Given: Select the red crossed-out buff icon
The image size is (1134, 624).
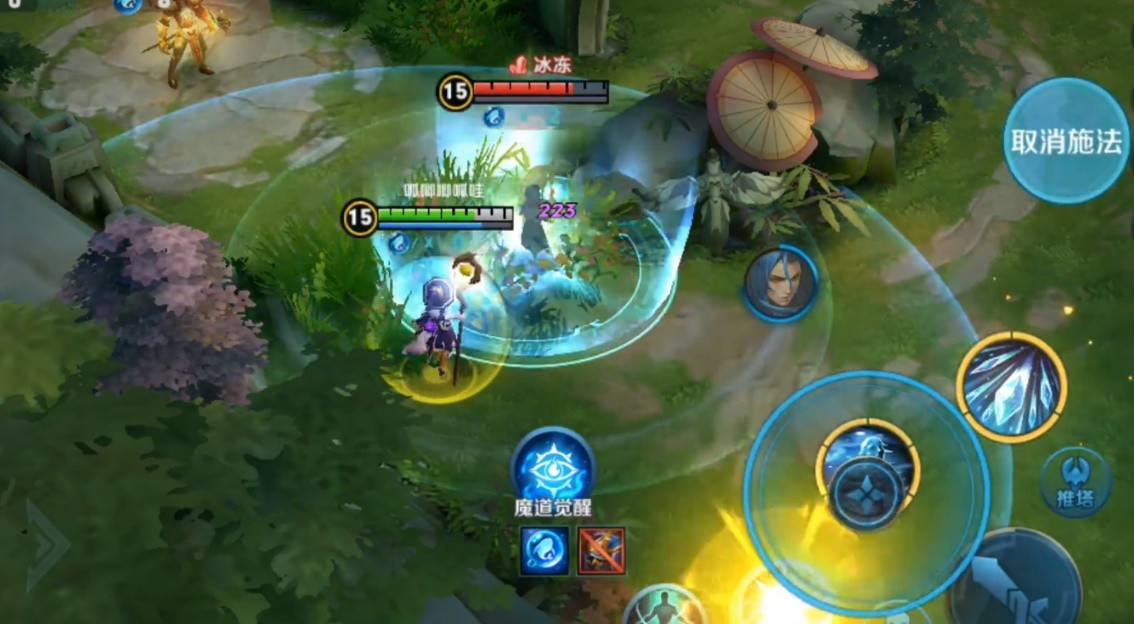Looking at the screenshot, I should 601,551.
